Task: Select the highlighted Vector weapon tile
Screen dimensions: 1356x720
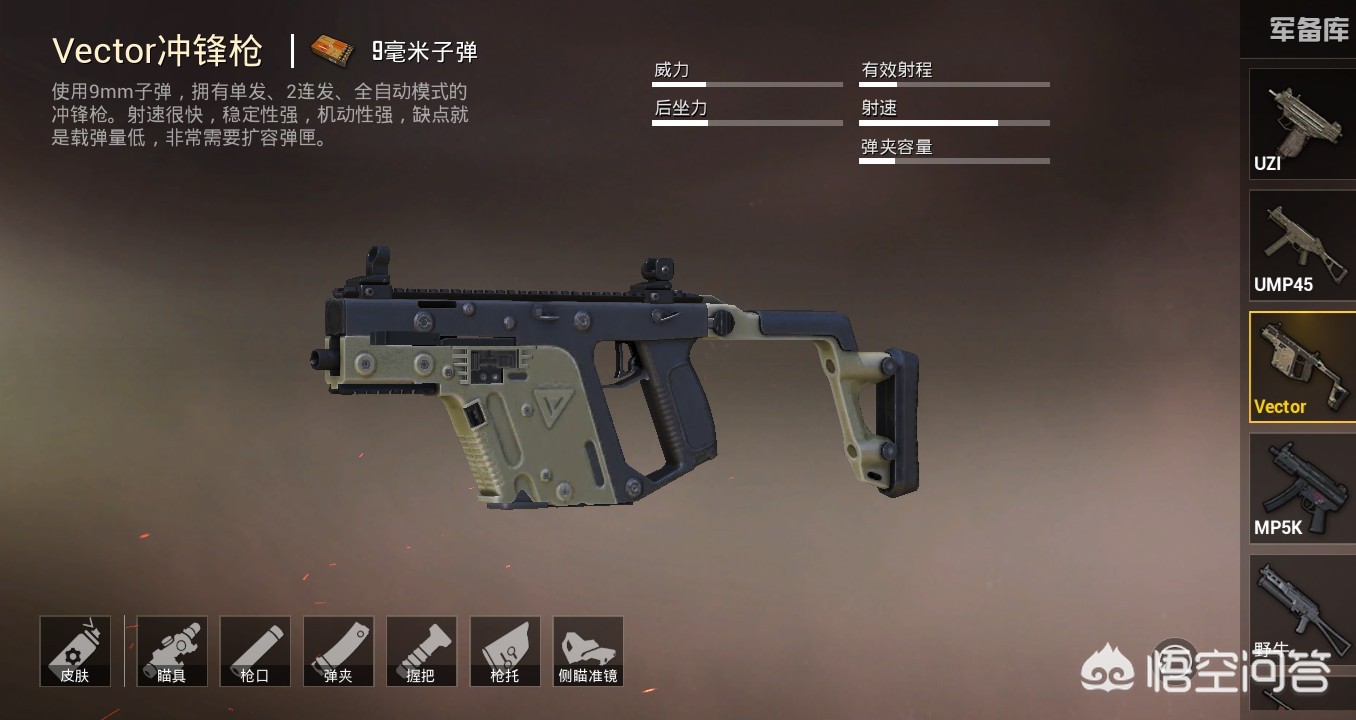Action: (1301, 367)
